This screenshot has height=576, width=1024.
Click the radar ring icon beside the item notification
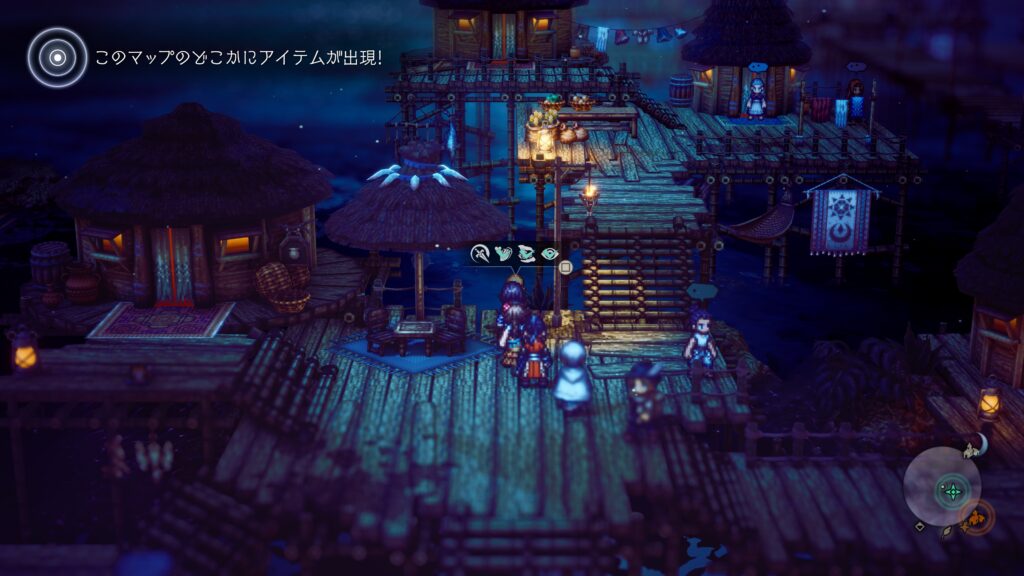tap(57, 56)
